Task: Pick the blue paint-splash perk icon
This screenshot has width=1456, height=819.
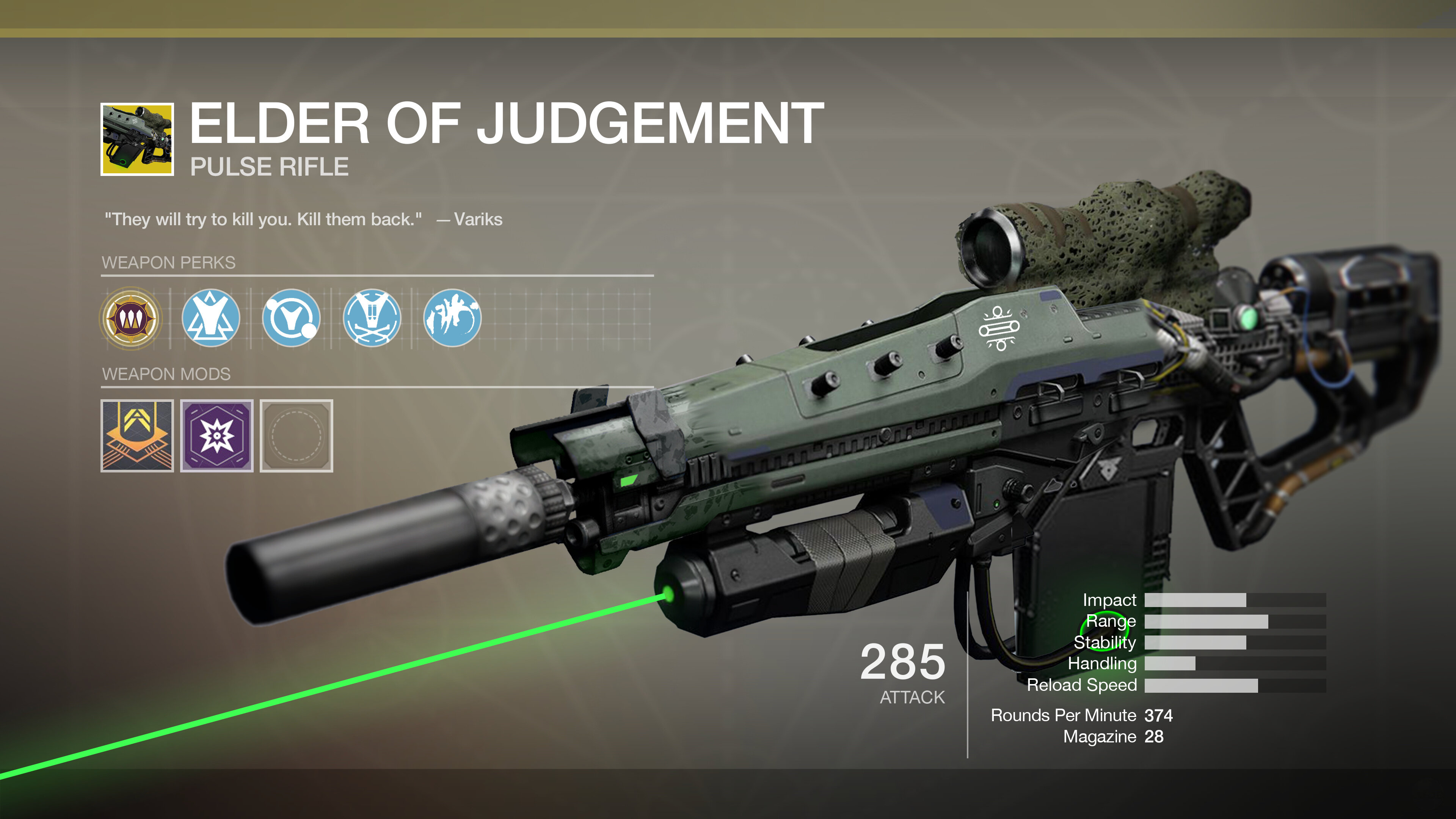Action: (452, 318)
